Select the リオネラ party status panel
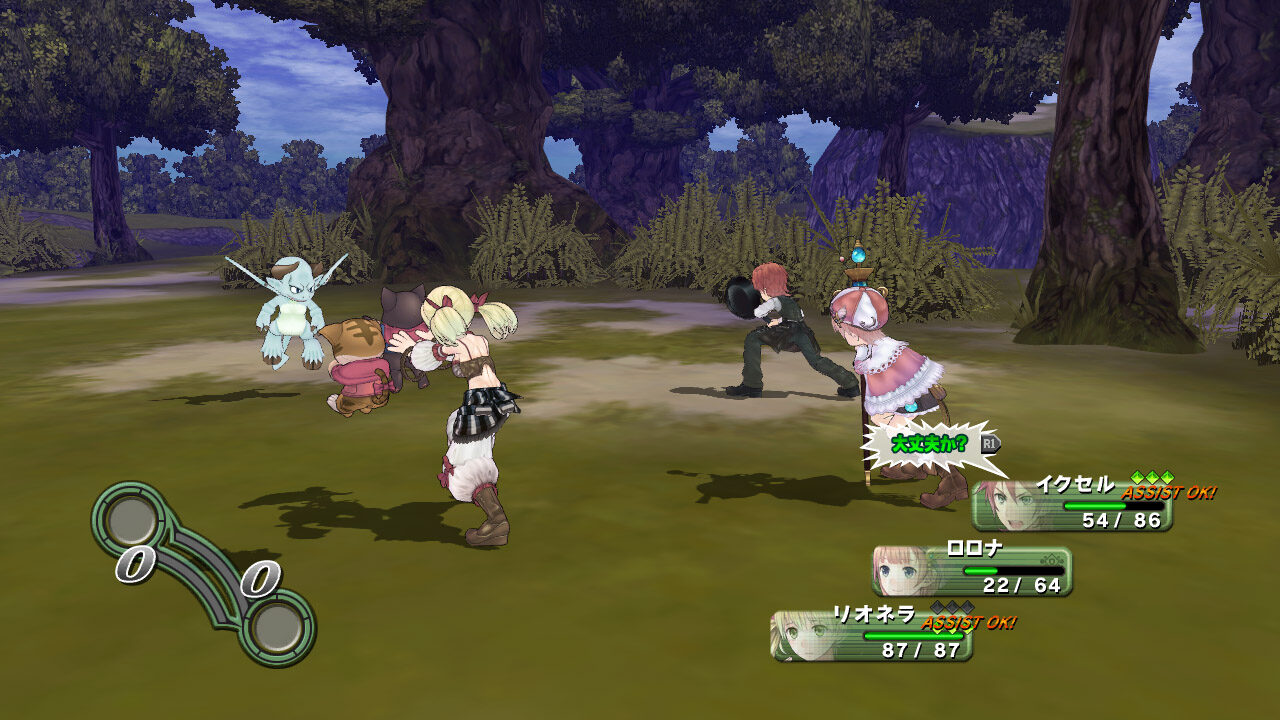This screenshot has height=720, width=1280. (871, 636)
